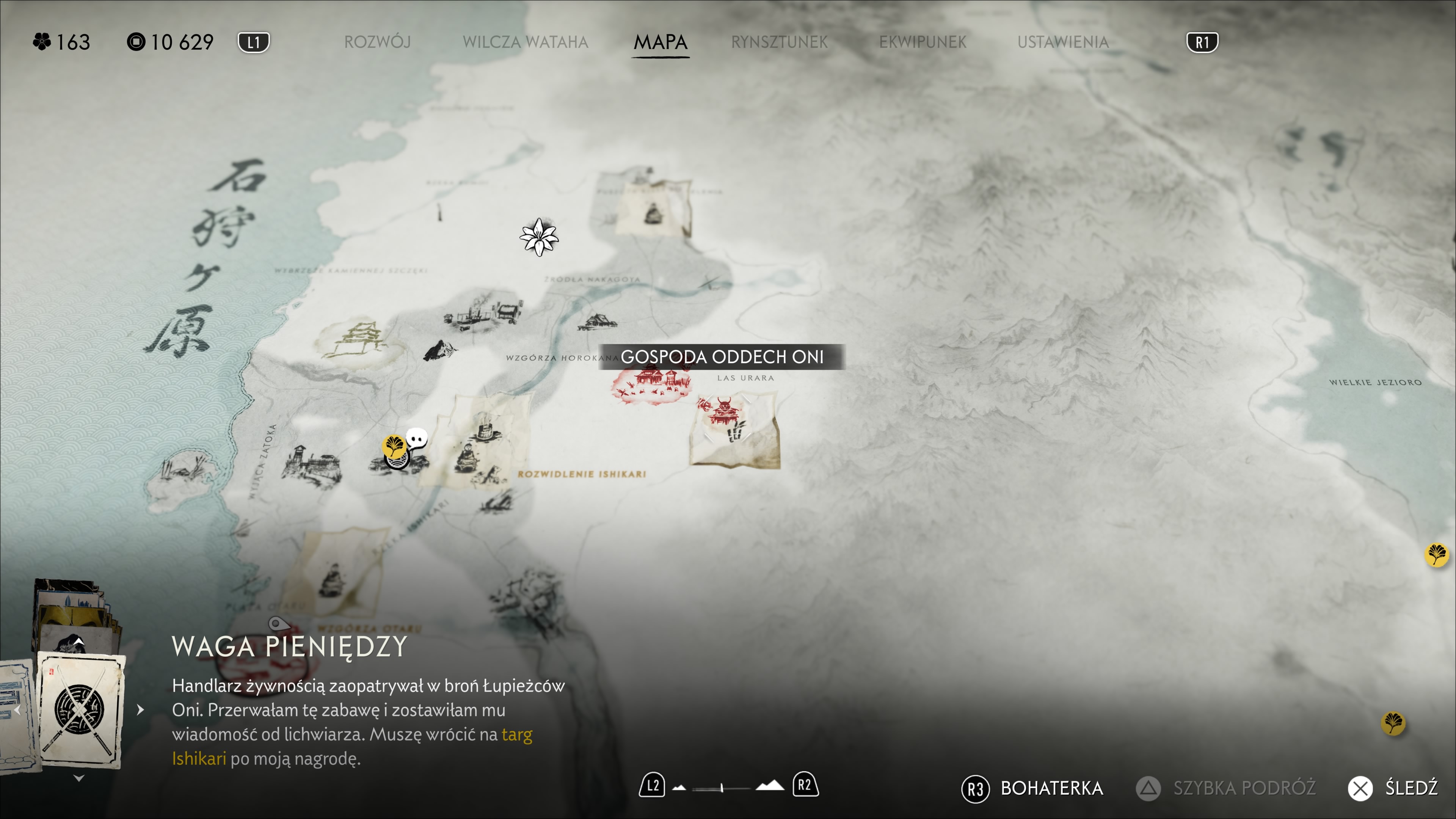Select the speech bubble map marker
1456x819 pixels.
pos(417,439)
